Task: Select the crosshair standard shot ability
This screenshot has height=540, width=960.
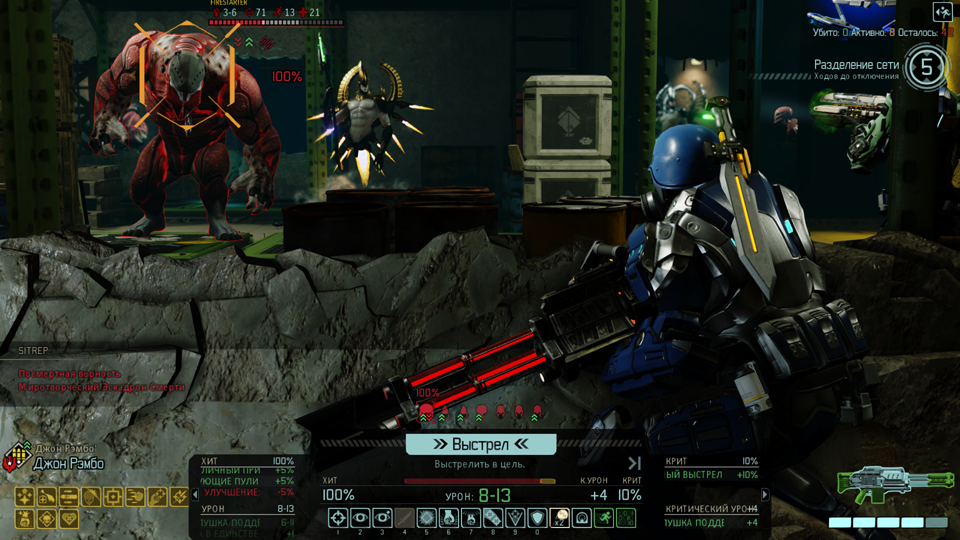Action: [x=338, y=518]
